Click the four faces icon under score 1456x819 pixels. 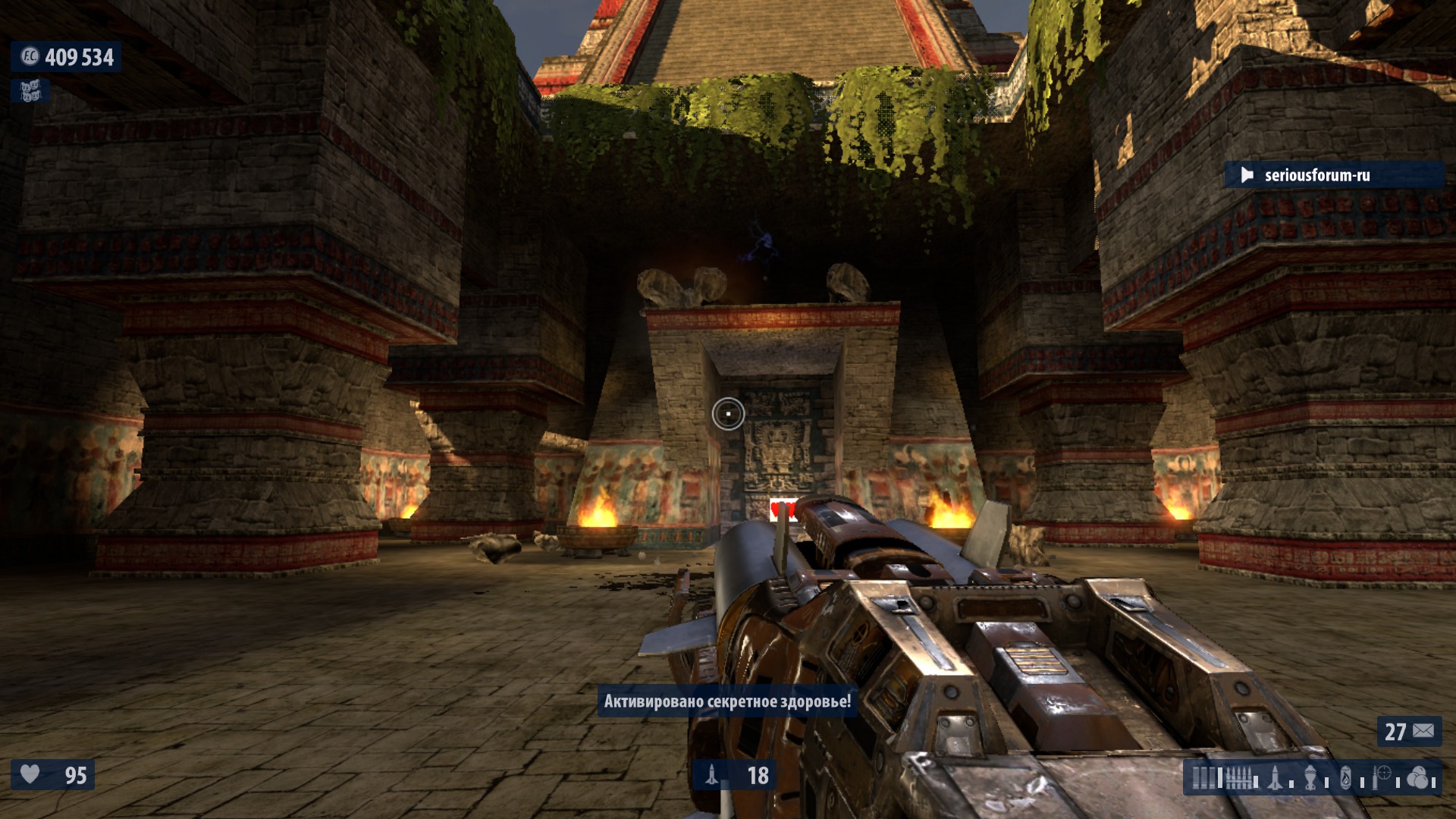(30, 92)
